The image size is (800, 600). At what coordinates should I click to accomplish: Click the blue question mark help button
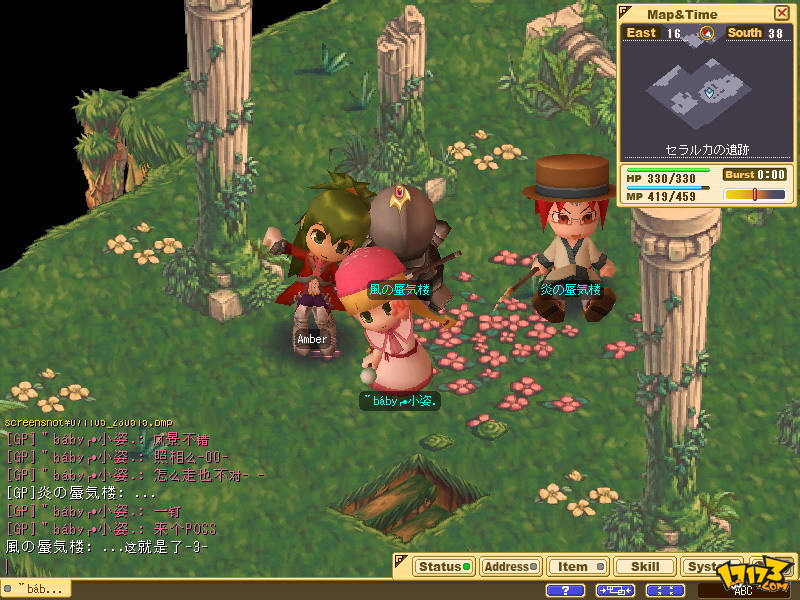point(565,591)
